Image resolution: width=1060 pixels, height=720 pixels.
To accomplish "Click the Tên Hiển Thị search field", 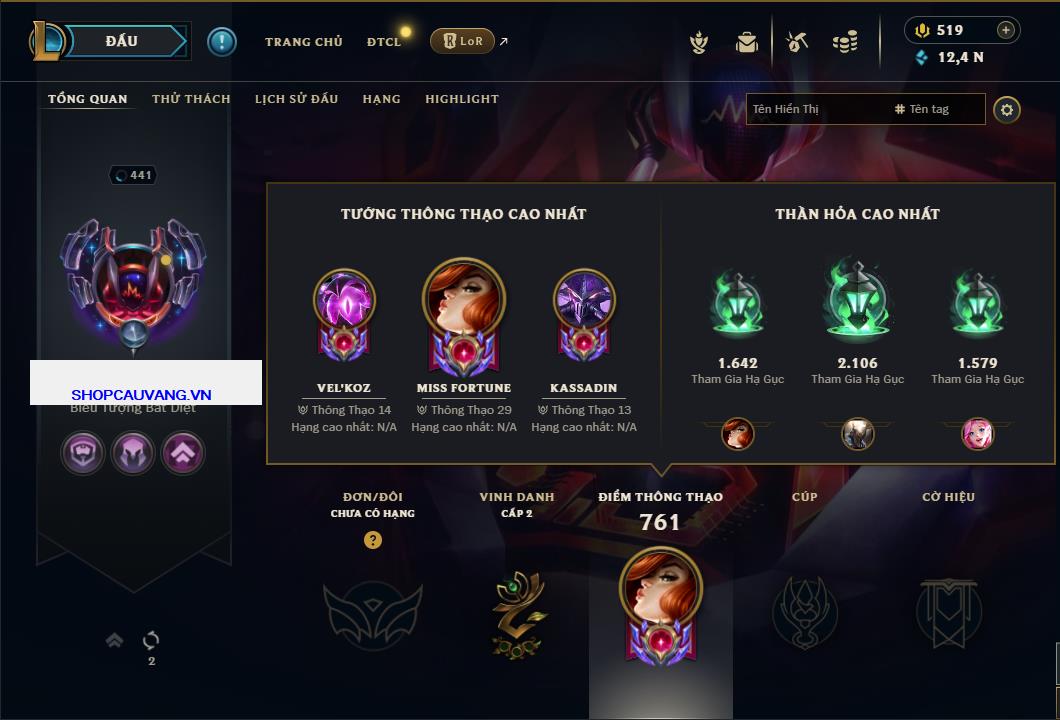I will (815, 109).
